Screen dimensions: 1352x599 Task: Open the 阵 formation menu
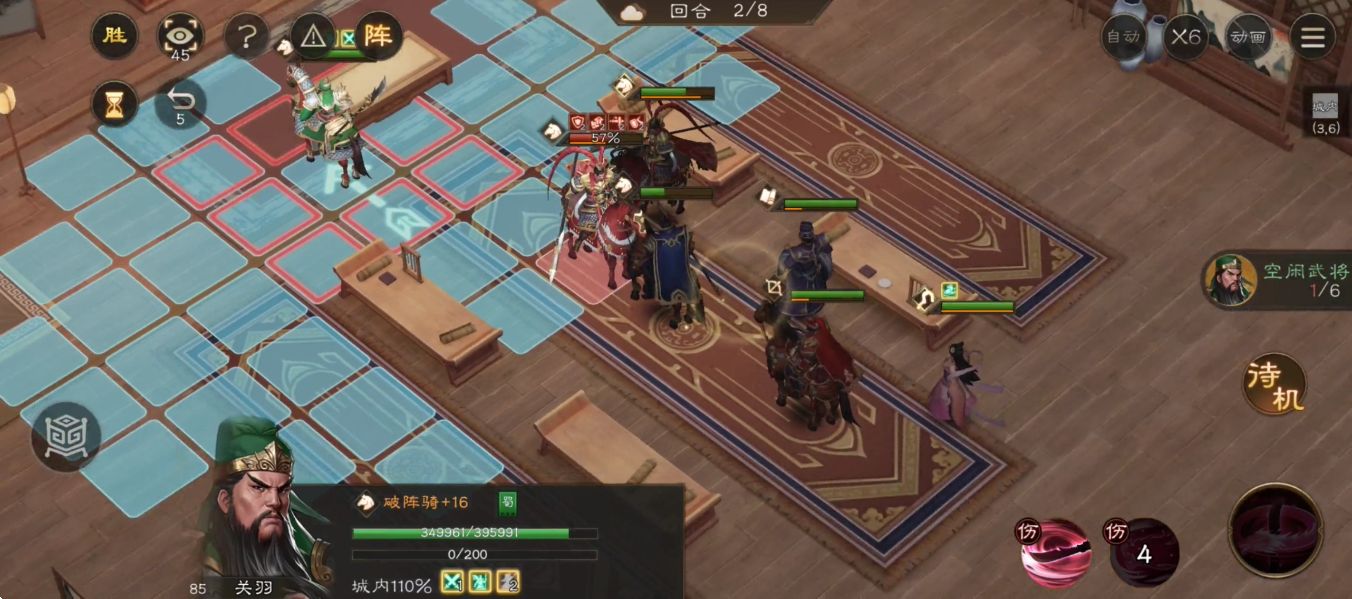(x=378, y=37)
